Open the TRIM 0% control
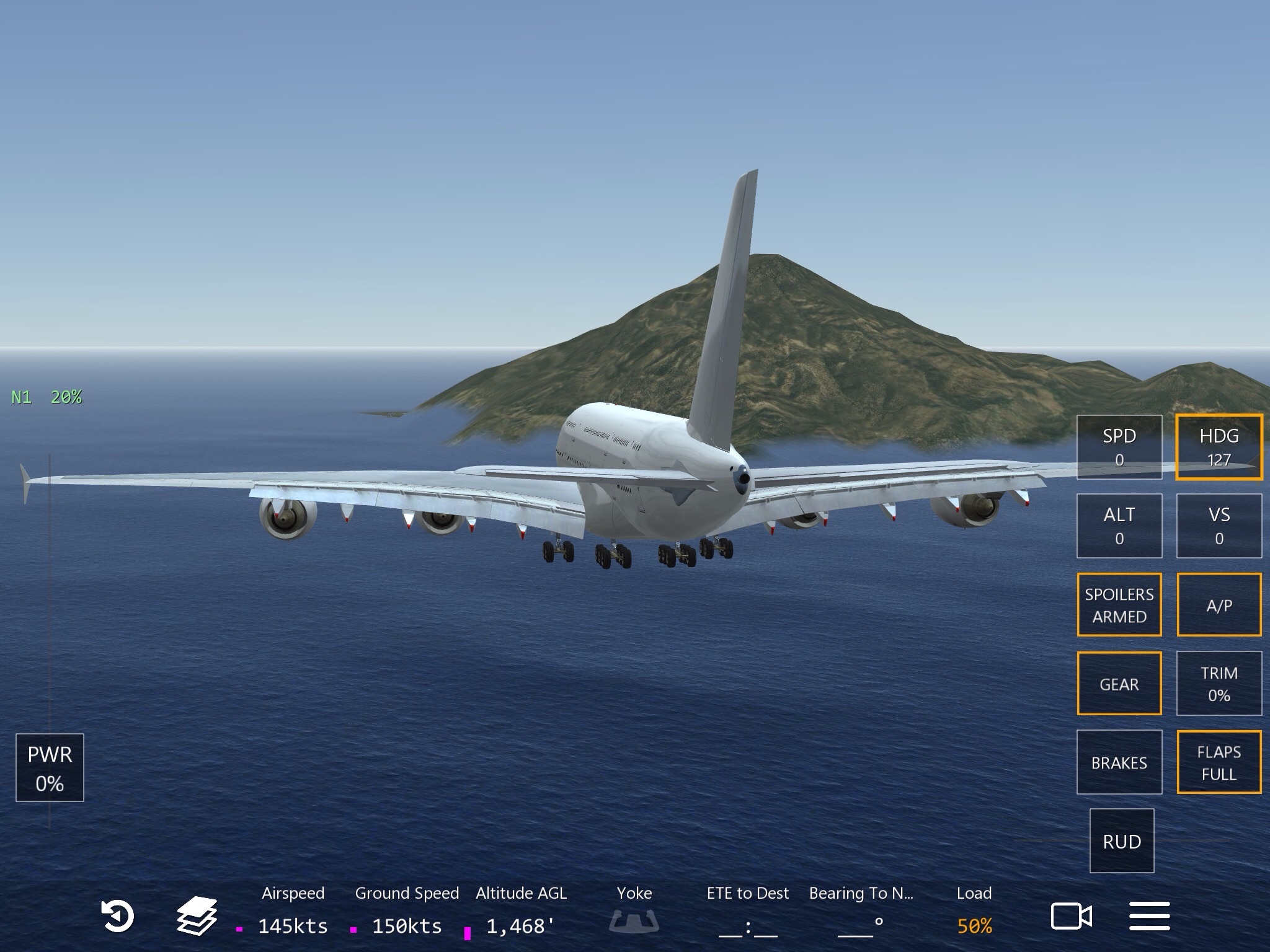Viewport: 1270px width, 952px height. 1219,683
